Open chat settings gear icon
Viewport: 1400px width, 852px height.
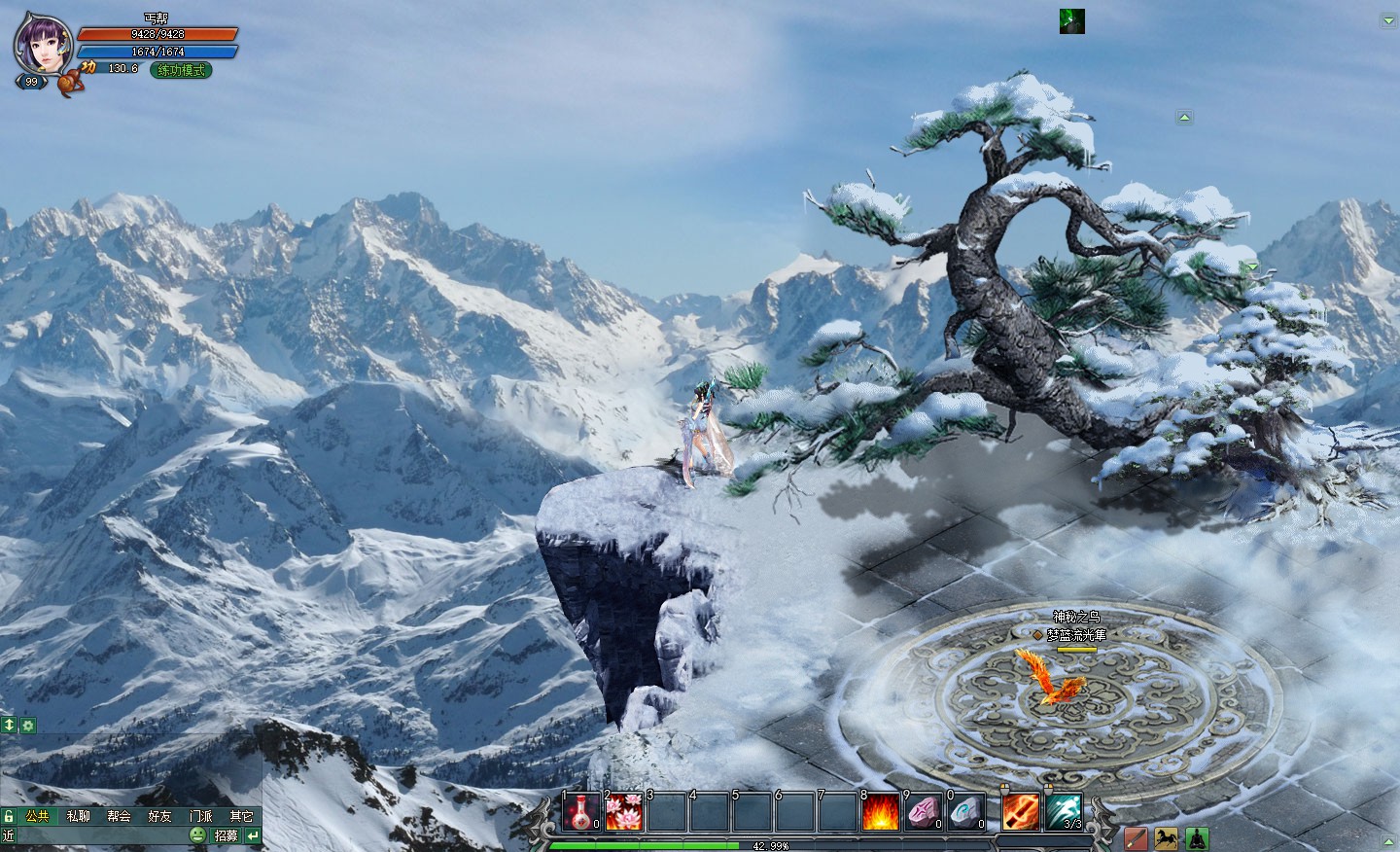[28, 726]
